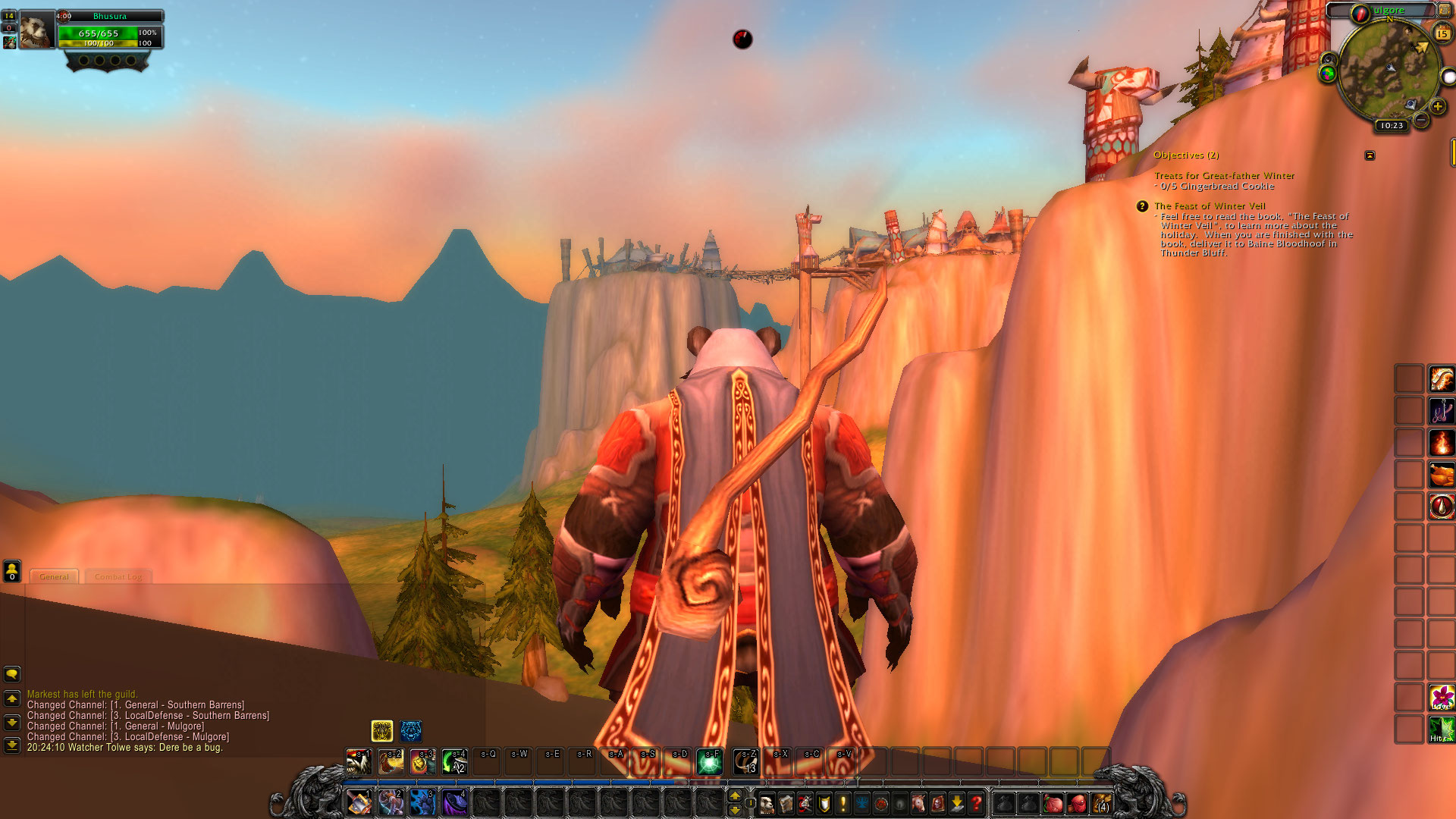Activate the green glowing orb ability

(710, 761)
